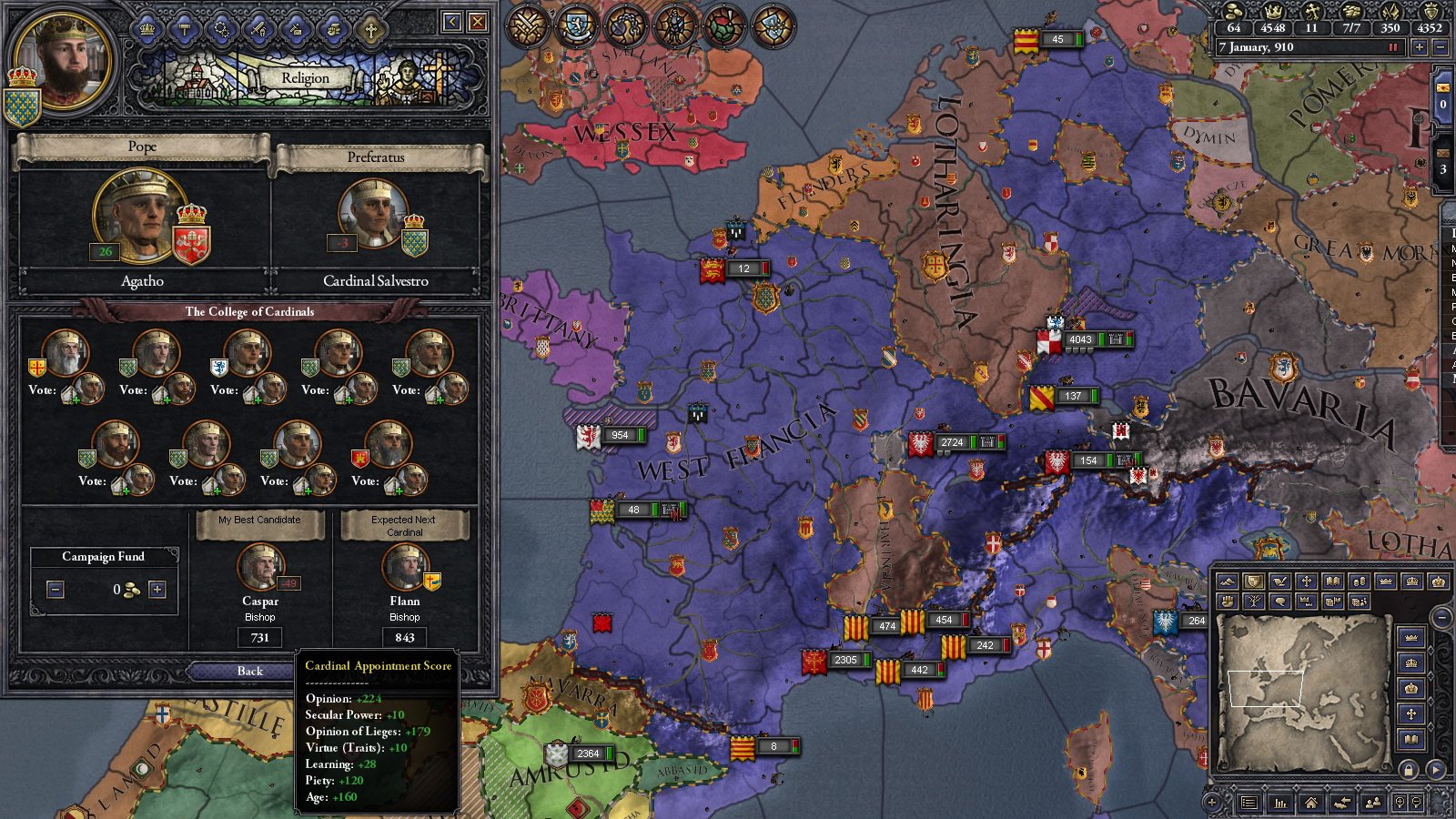
Task: Switch to the religion map mode cross icon
Action: pos(1307,581)
